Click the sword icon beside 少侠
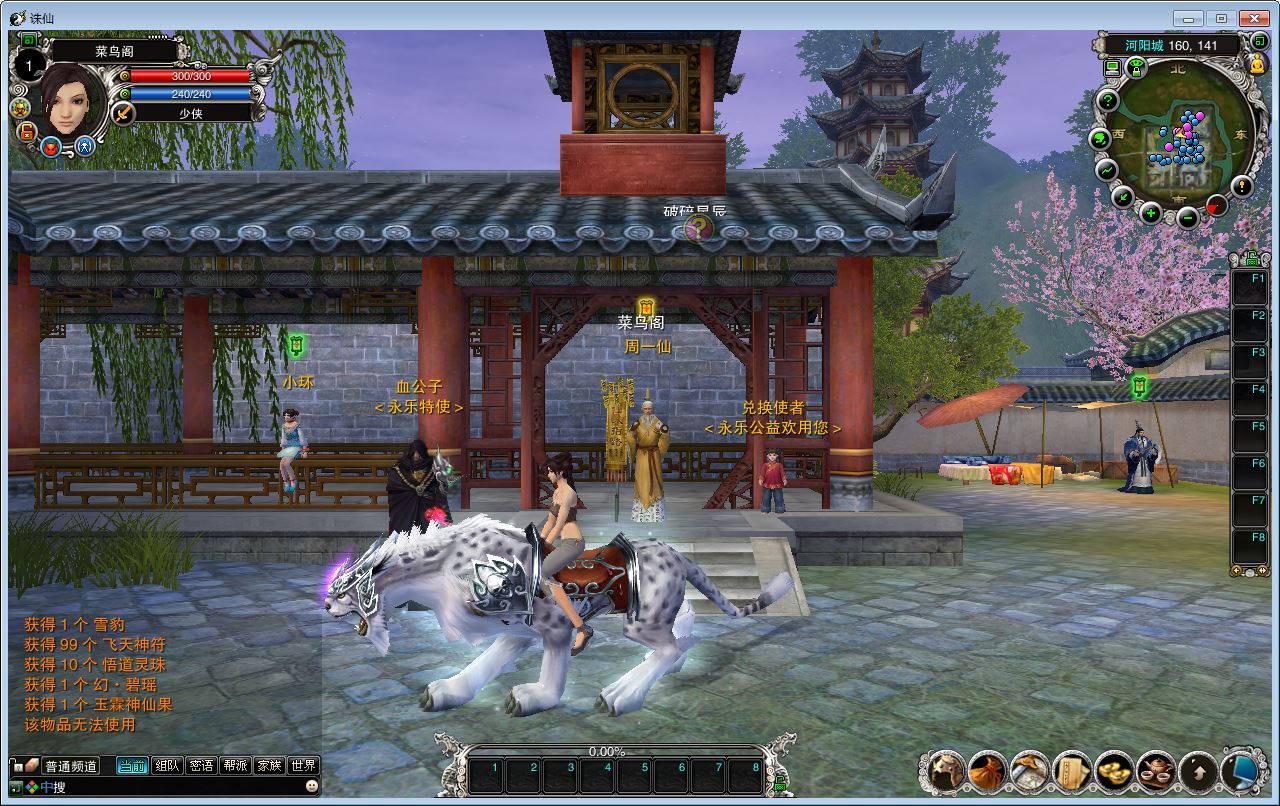 point(123,113)
